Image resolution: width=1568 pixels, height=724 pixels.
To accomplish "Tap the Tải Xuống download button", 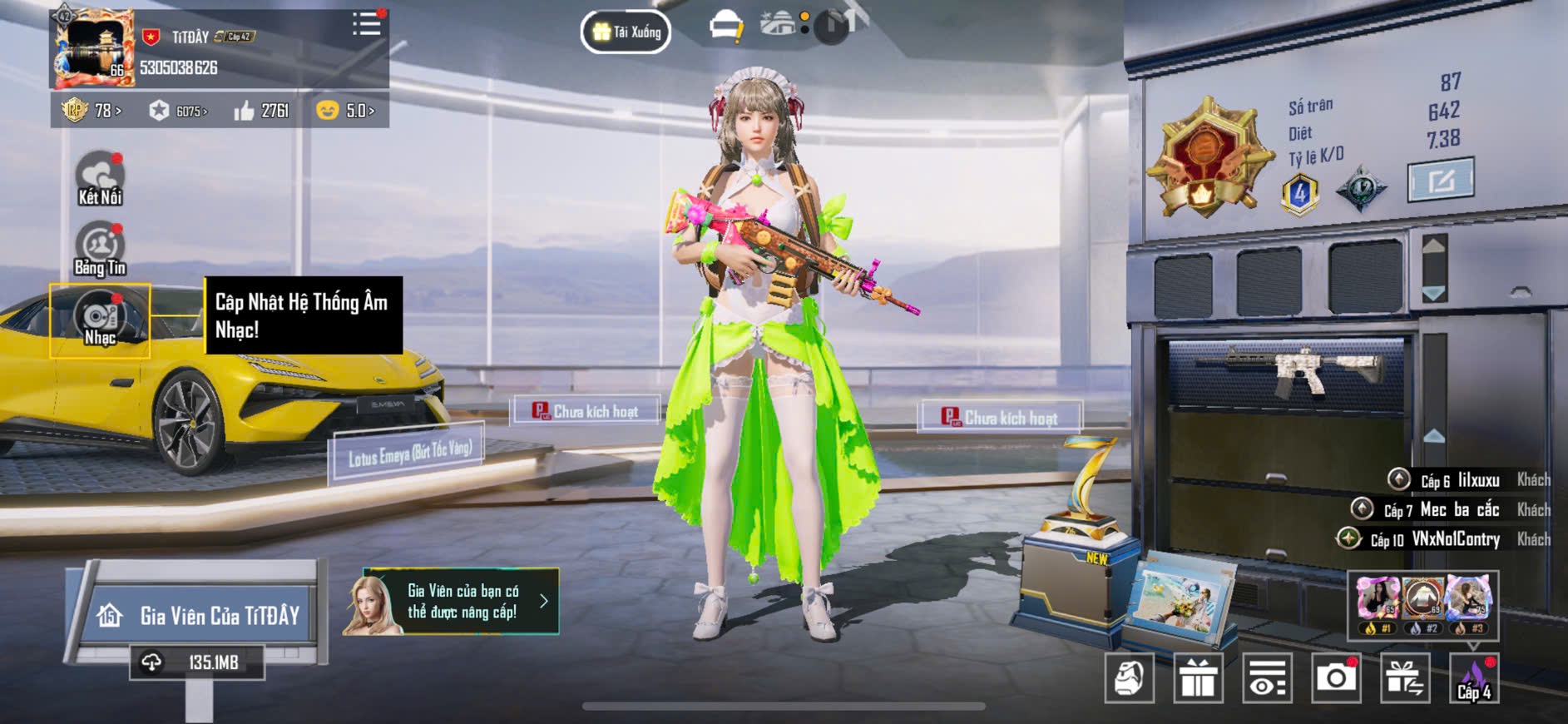I will (x=626, y=32).
